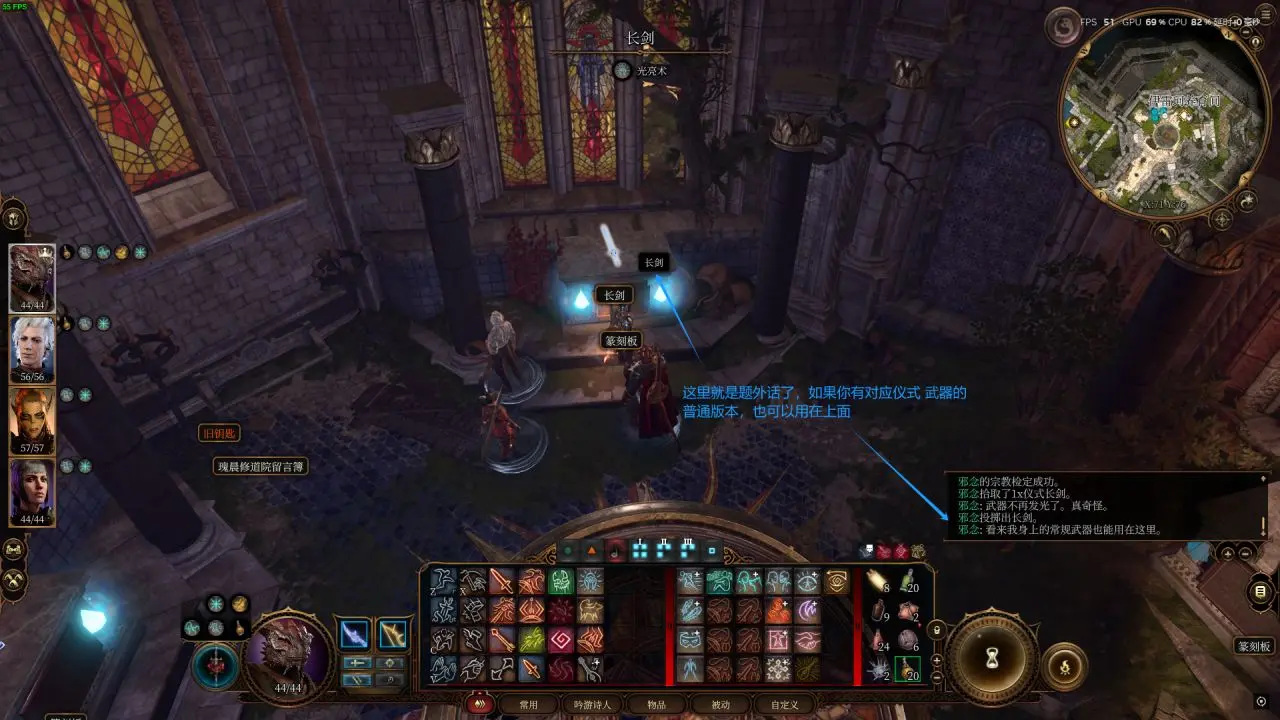Select the red-haired companion portrait
The image size is (1280, 720).
tap(32, 419)
